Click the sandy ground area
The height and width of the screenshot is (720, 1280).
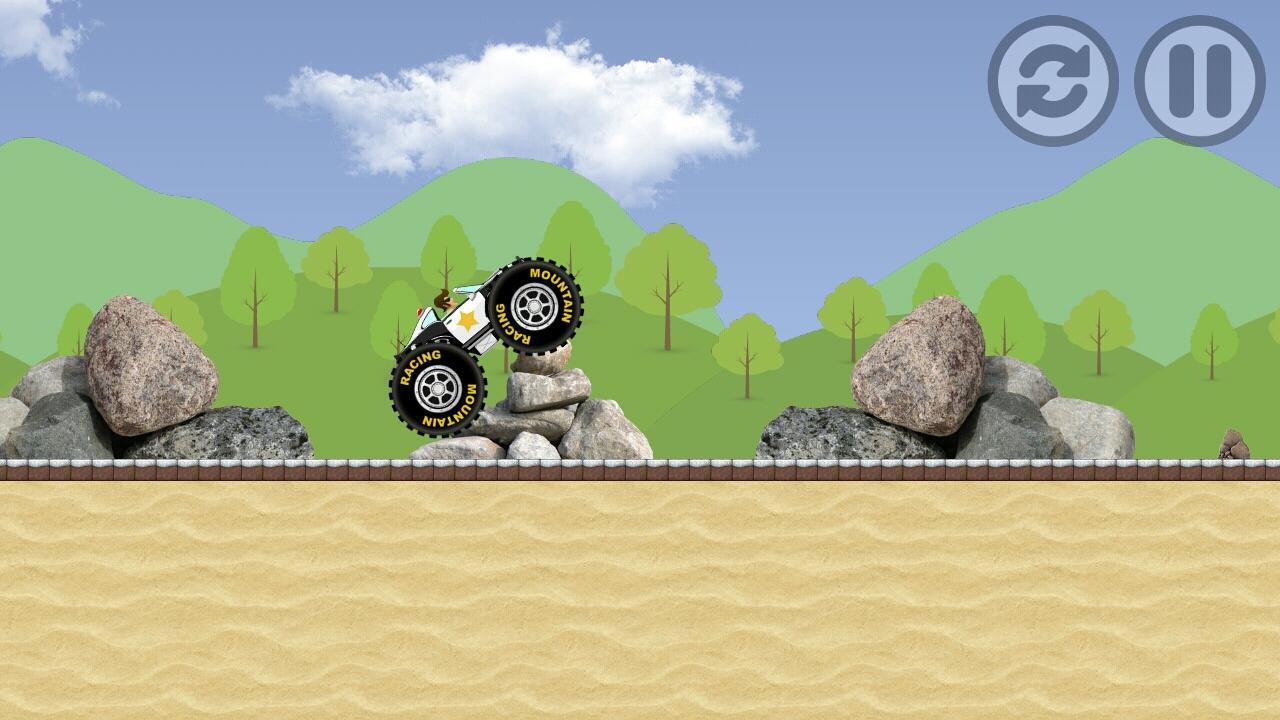click(640, 600)
